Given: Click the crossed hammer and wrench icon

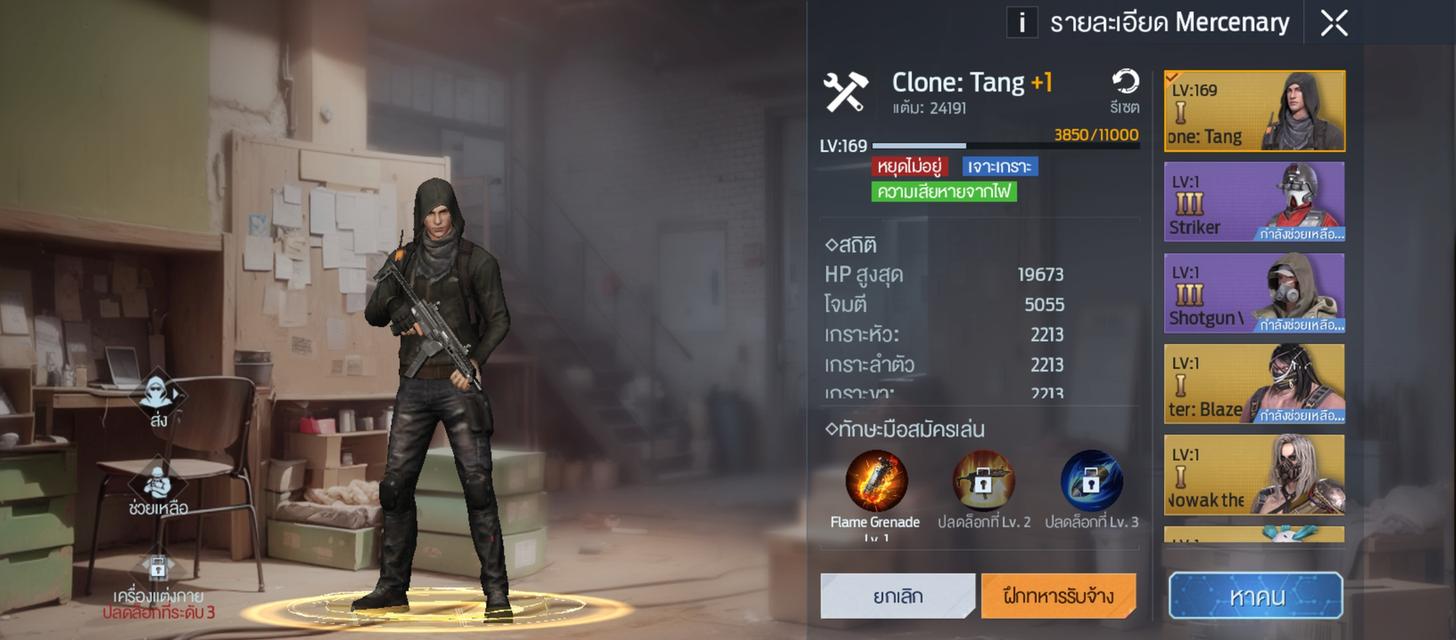Looking at the screenshot, I should pyautogui.click(x=846, y=92).
